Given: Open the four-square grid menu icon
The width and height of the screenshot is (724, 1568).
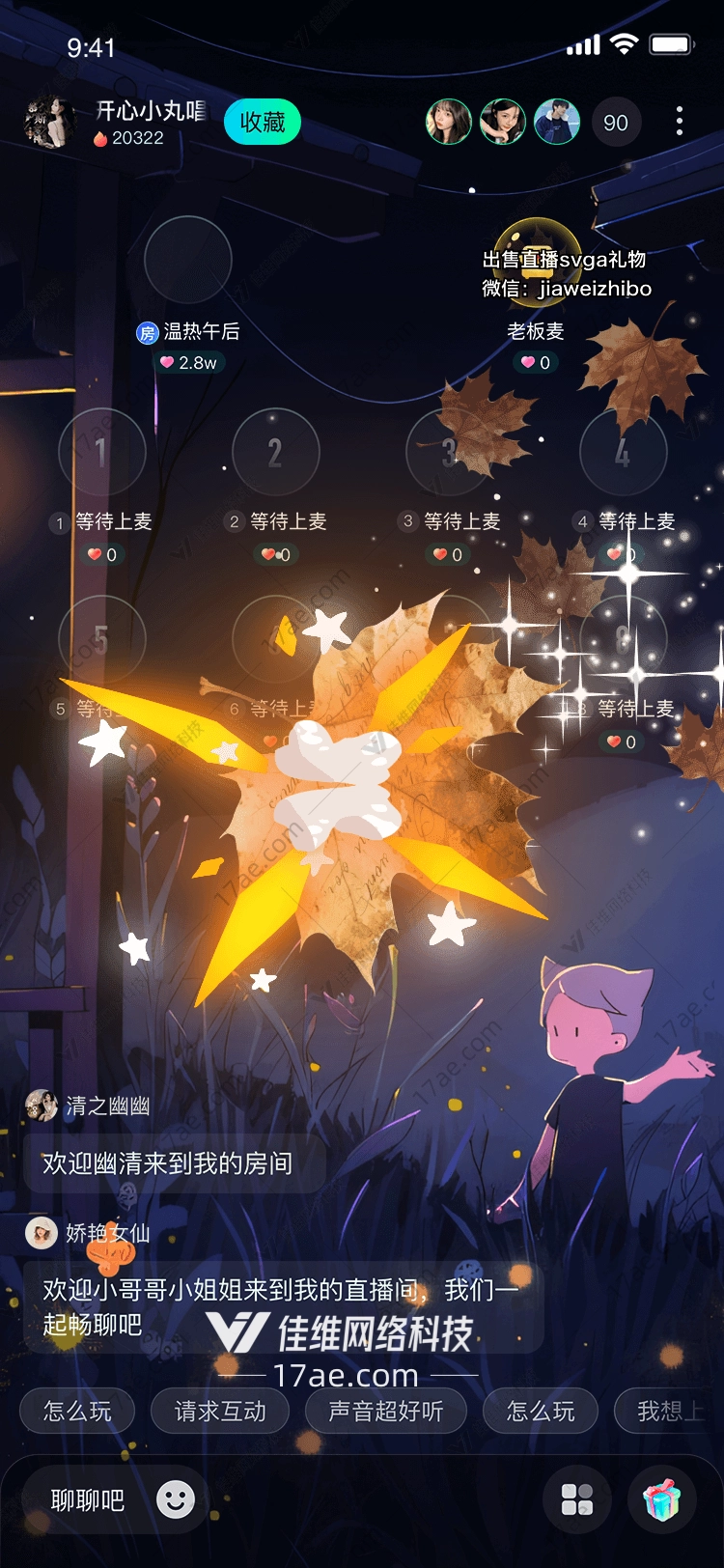Looking at the screenshot, I should pyautogui.click(x=577, y=1499).
